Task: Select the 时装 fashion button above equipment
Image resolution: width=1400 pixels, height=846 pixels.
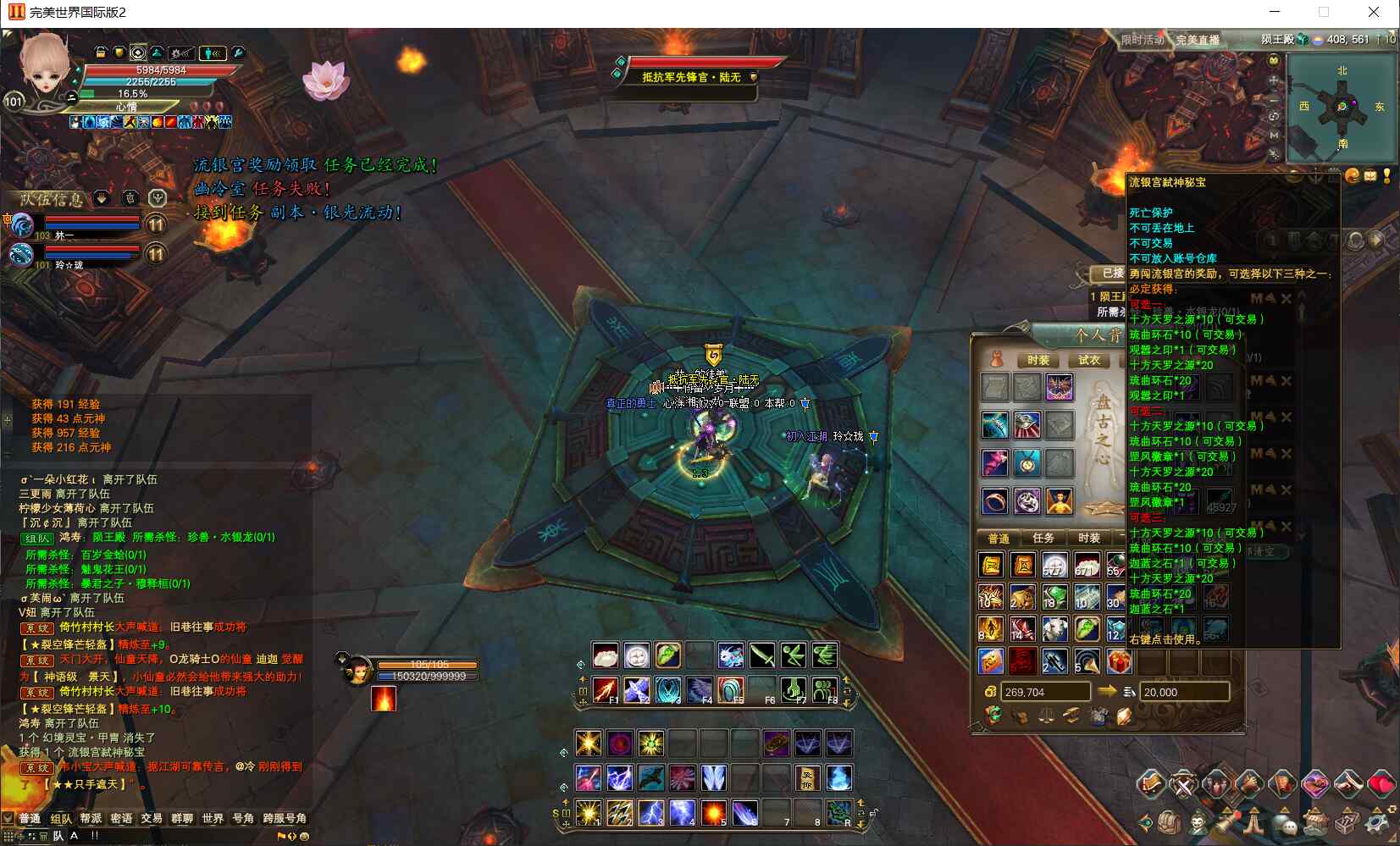Action: point(1038,360)
